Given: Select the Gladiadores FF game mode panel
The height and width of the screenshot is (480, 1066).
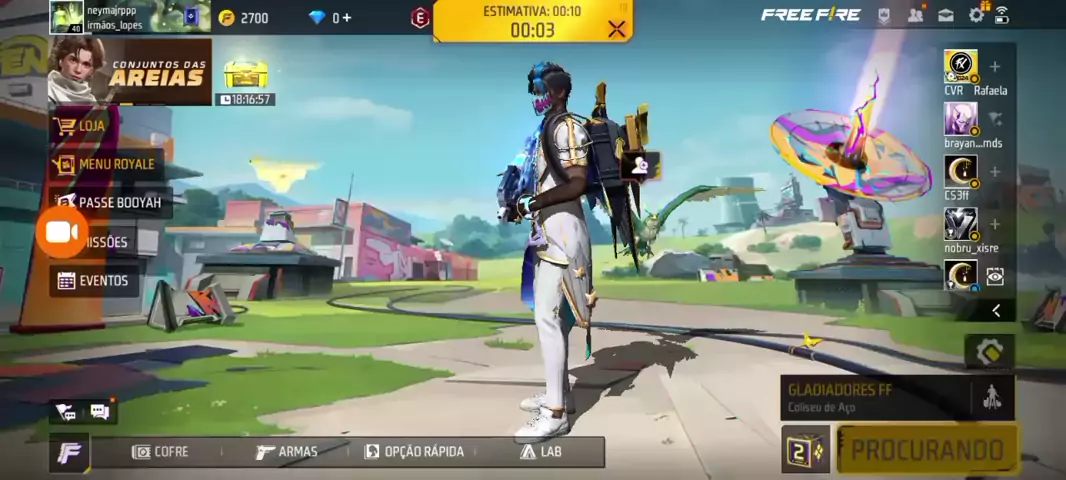Looking at the screenshot, I should coord(876,396).
